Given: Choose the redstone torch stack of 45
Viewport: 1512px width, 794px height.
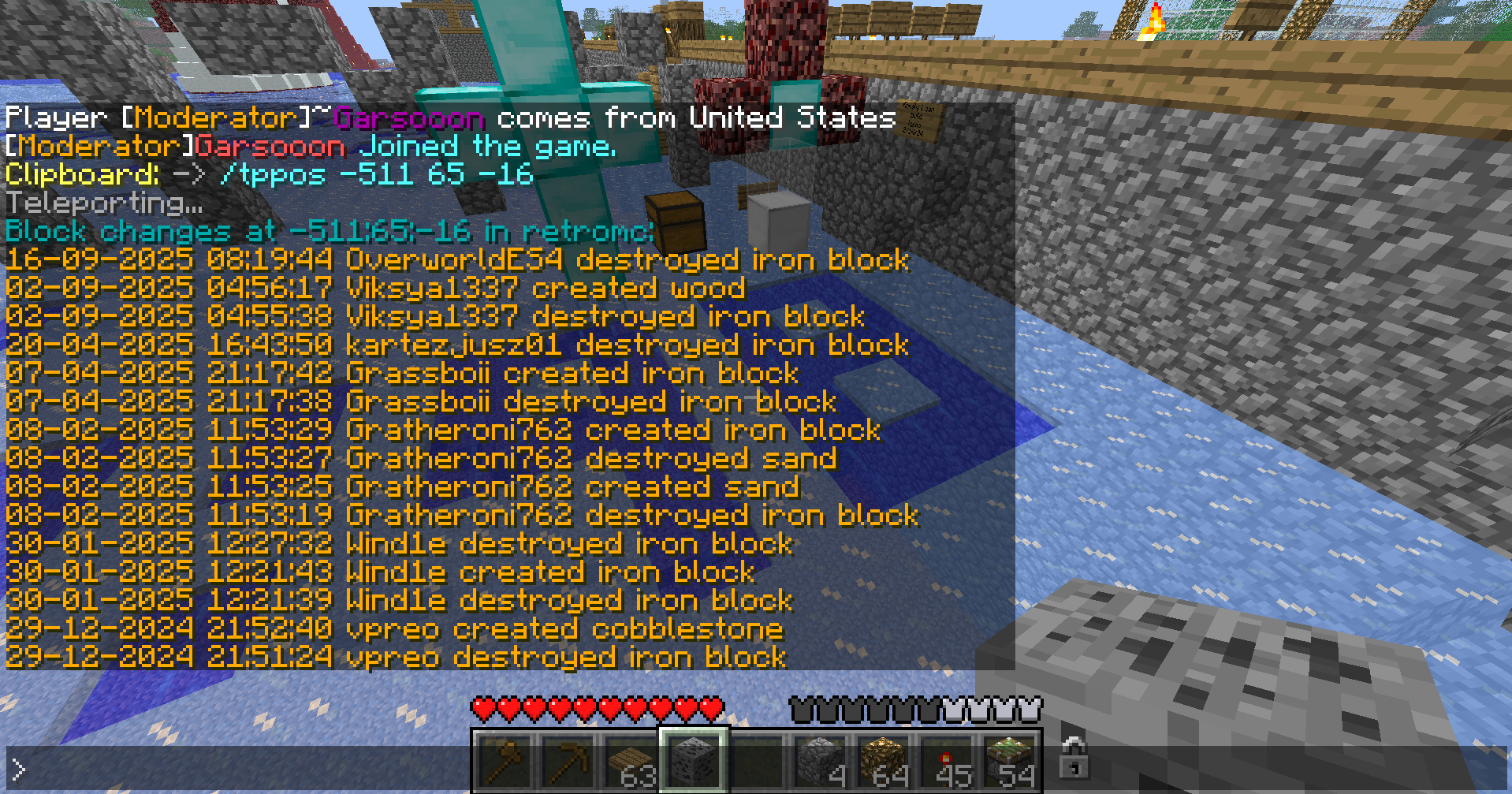Looking at the screenshot, I should click(x=946, y=761).
